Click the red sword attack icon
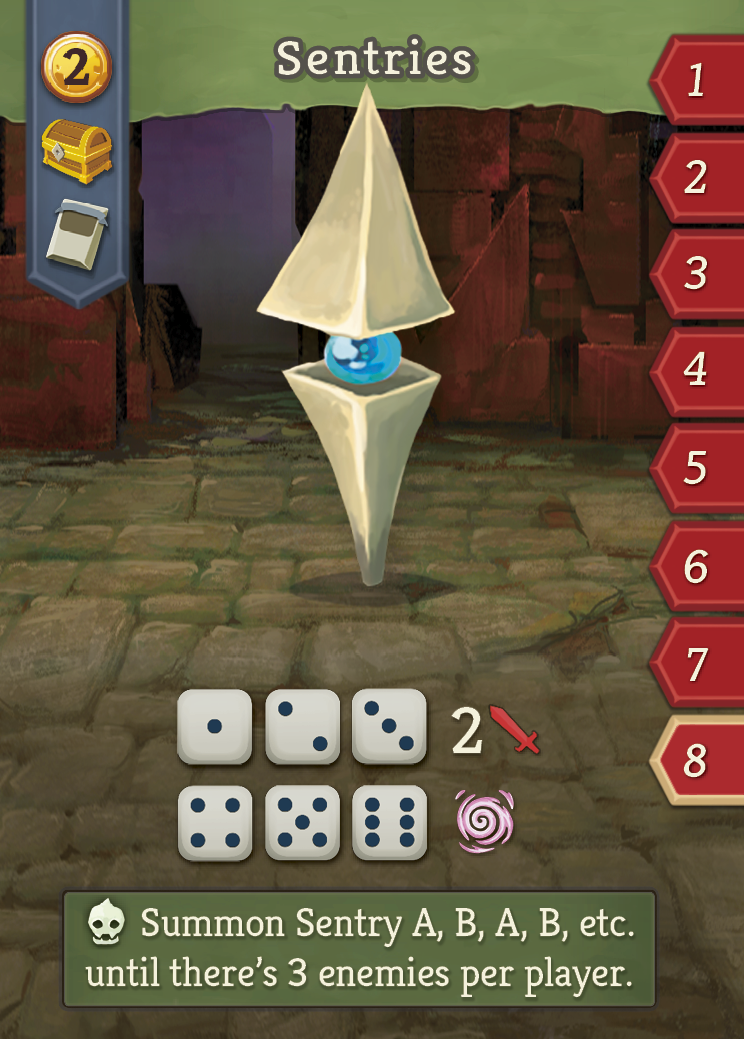 point(513,730)
